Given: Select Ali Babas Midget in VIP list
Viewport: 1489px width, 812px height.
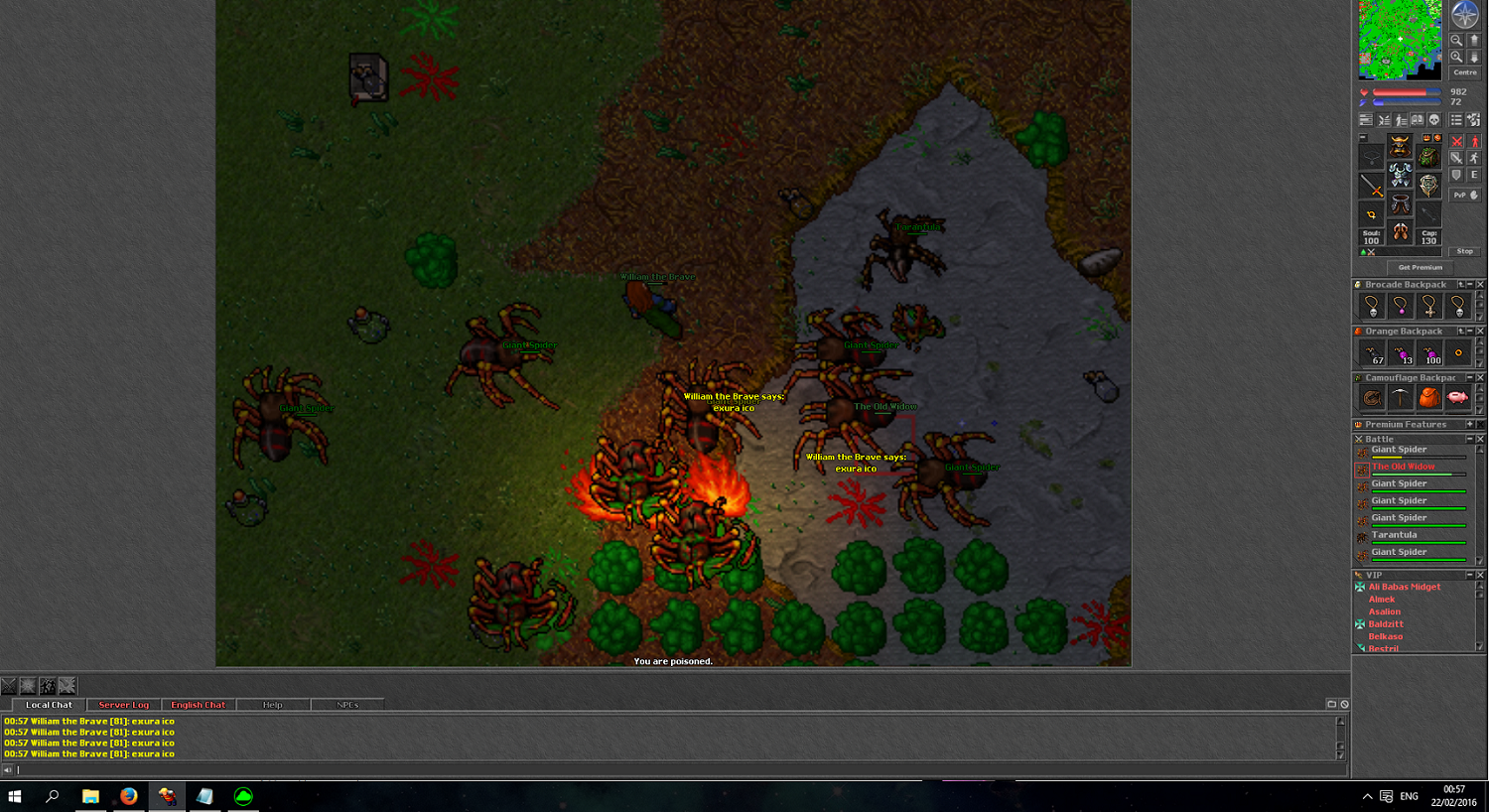Looking at the screenshot, I should (x=1404, y=587).
